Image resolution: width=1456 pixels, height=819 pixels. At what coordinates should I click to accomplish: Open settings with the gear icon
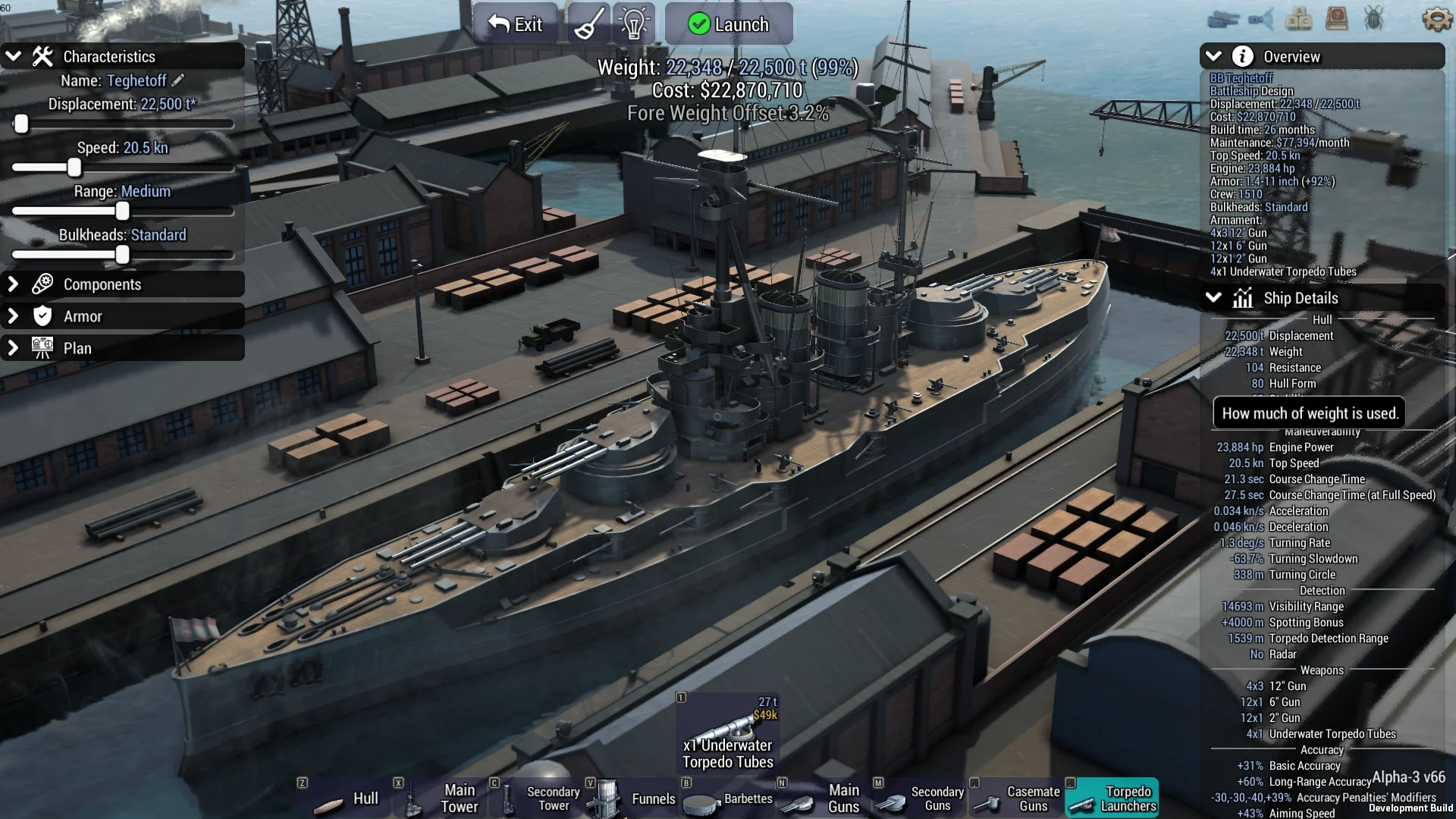1436,19
